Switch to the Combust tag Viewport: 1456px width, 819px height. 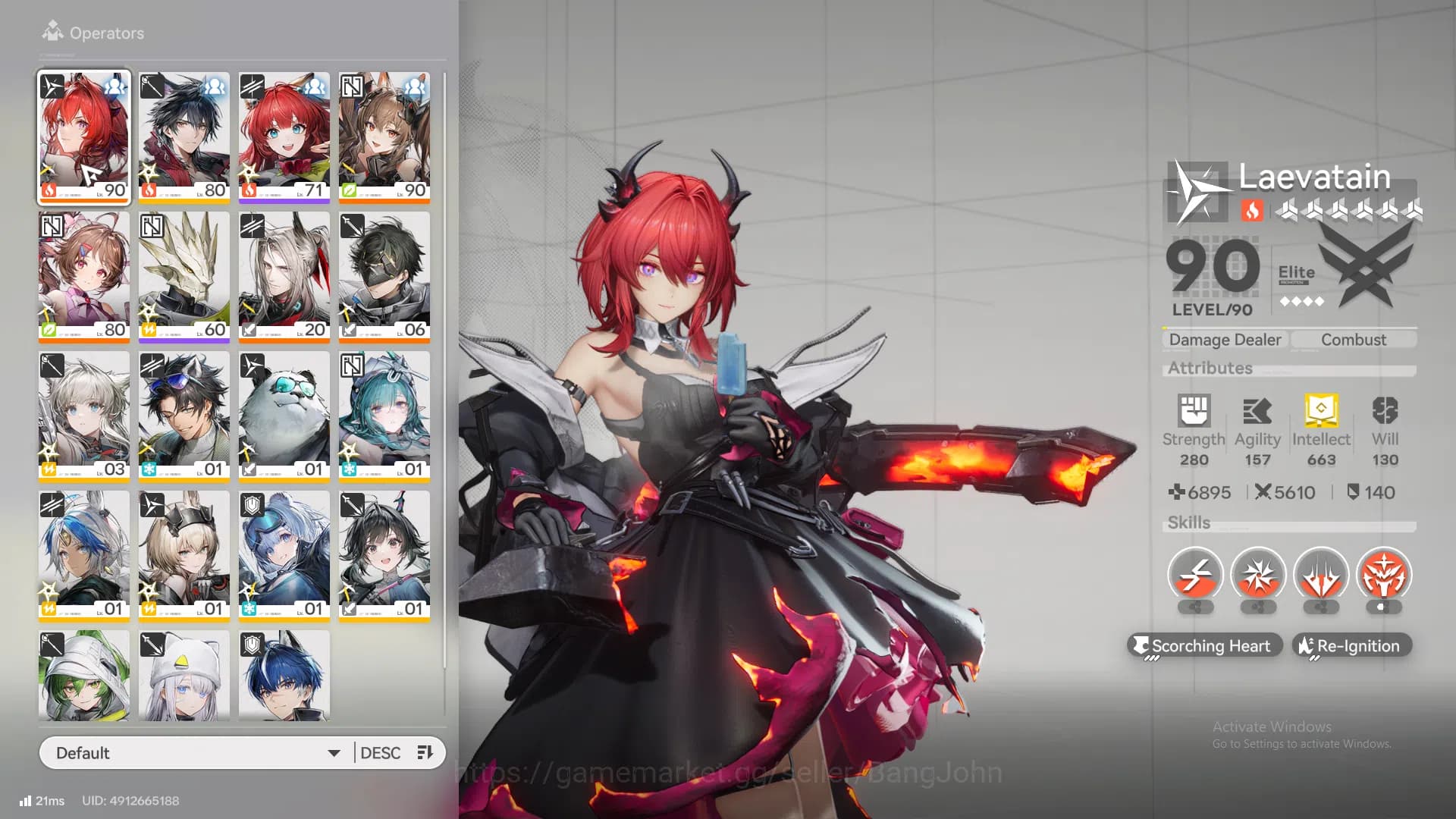(1354, 339)
